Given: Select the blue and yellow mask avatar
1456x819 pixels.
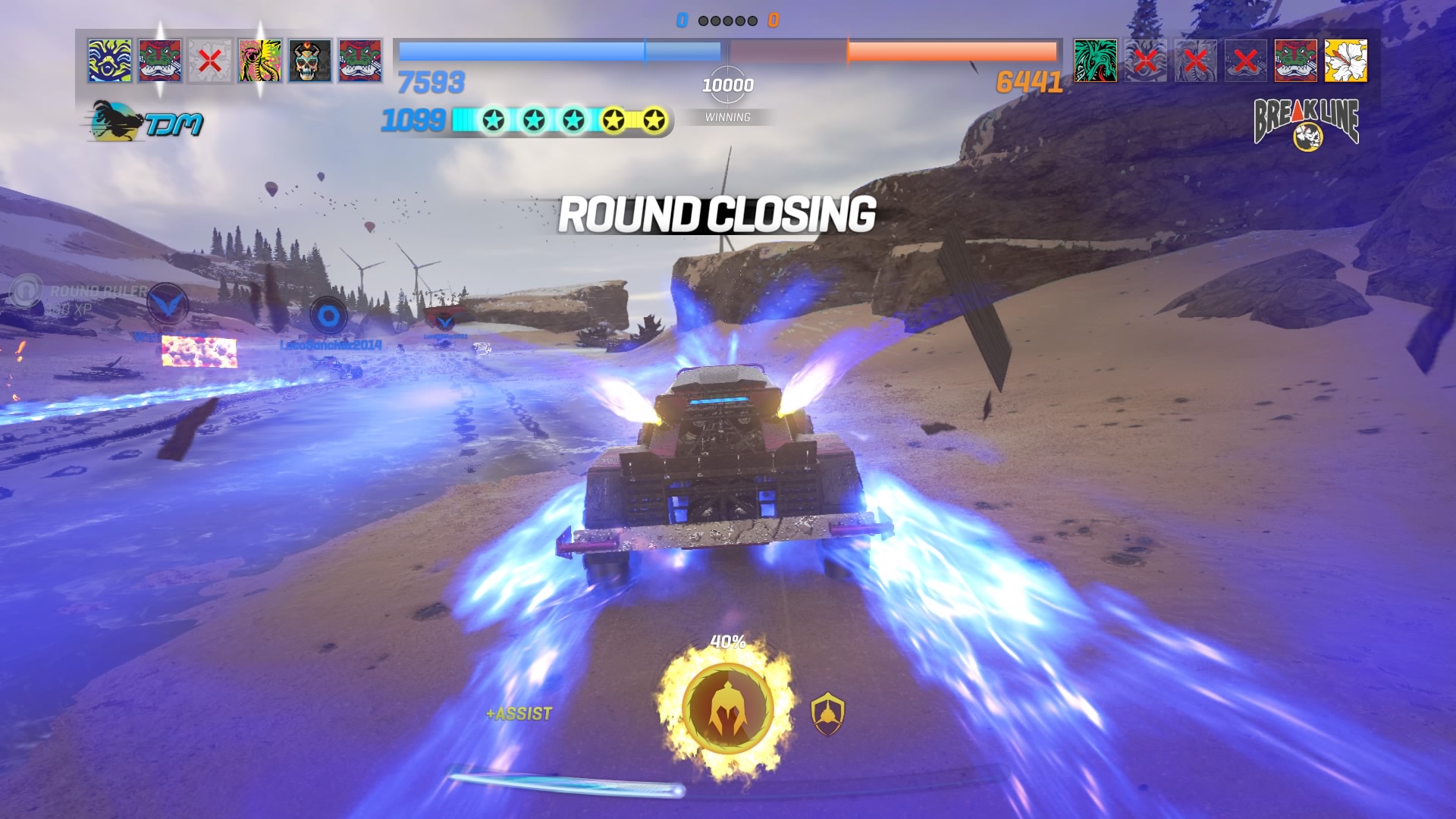Looking at the screenshot, I should [110, 61].
